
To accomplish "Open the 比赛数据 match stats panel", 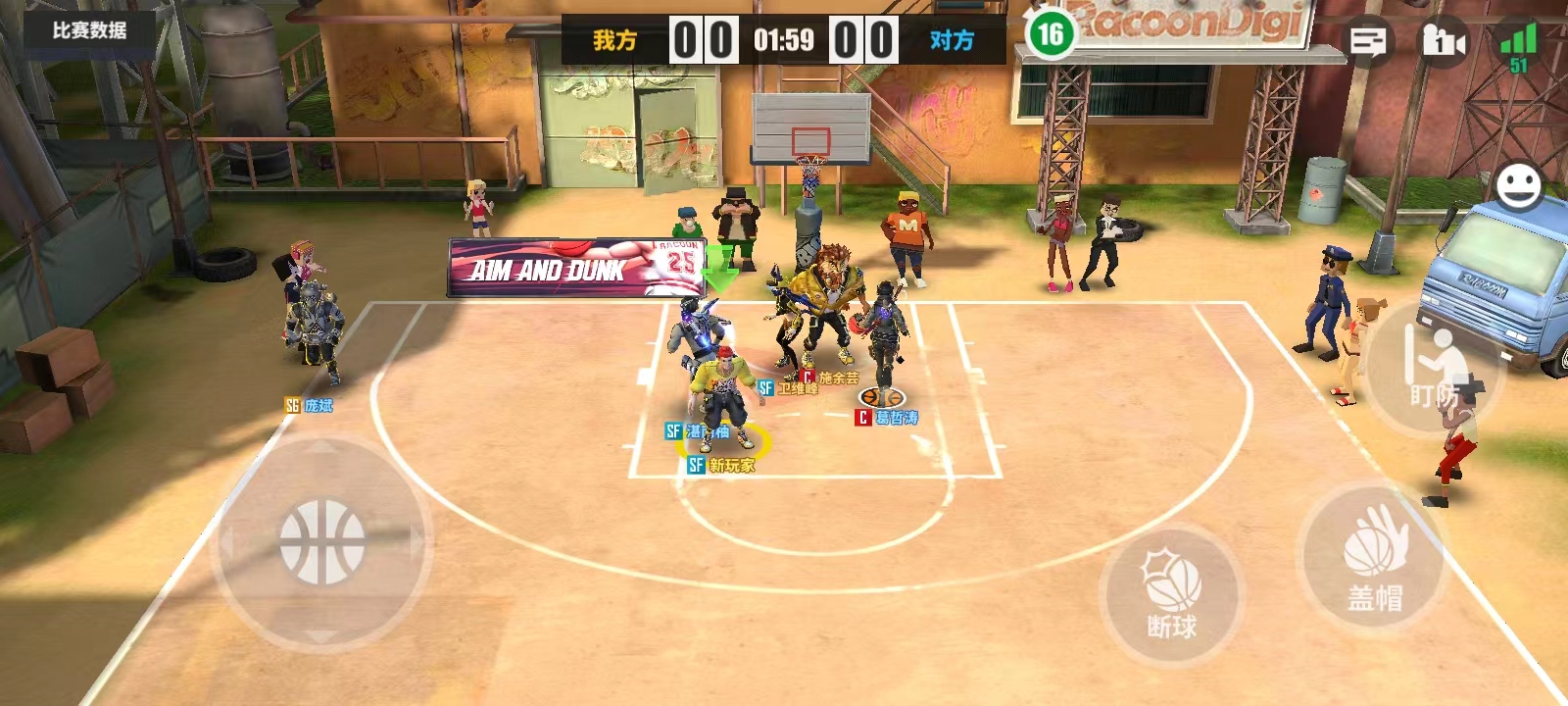I will (89, 30).
